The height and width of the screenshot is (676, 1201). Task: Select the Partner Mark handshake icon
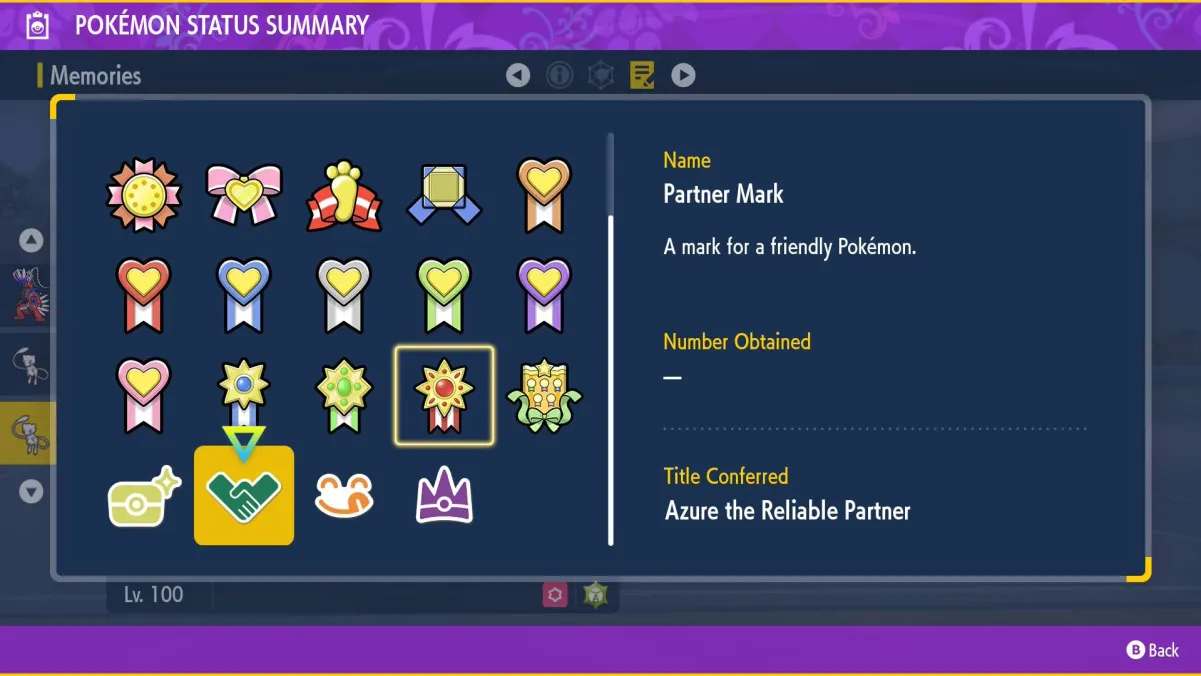(x=244, y=495)
